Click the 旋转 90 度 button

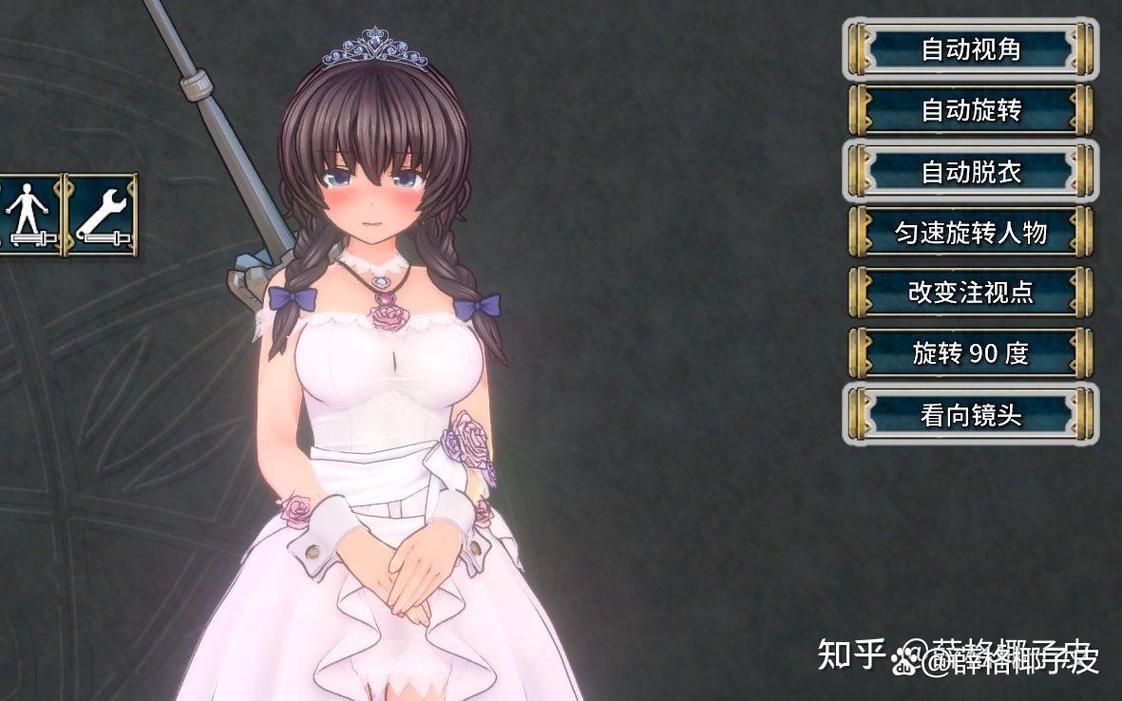pos(970,353)
